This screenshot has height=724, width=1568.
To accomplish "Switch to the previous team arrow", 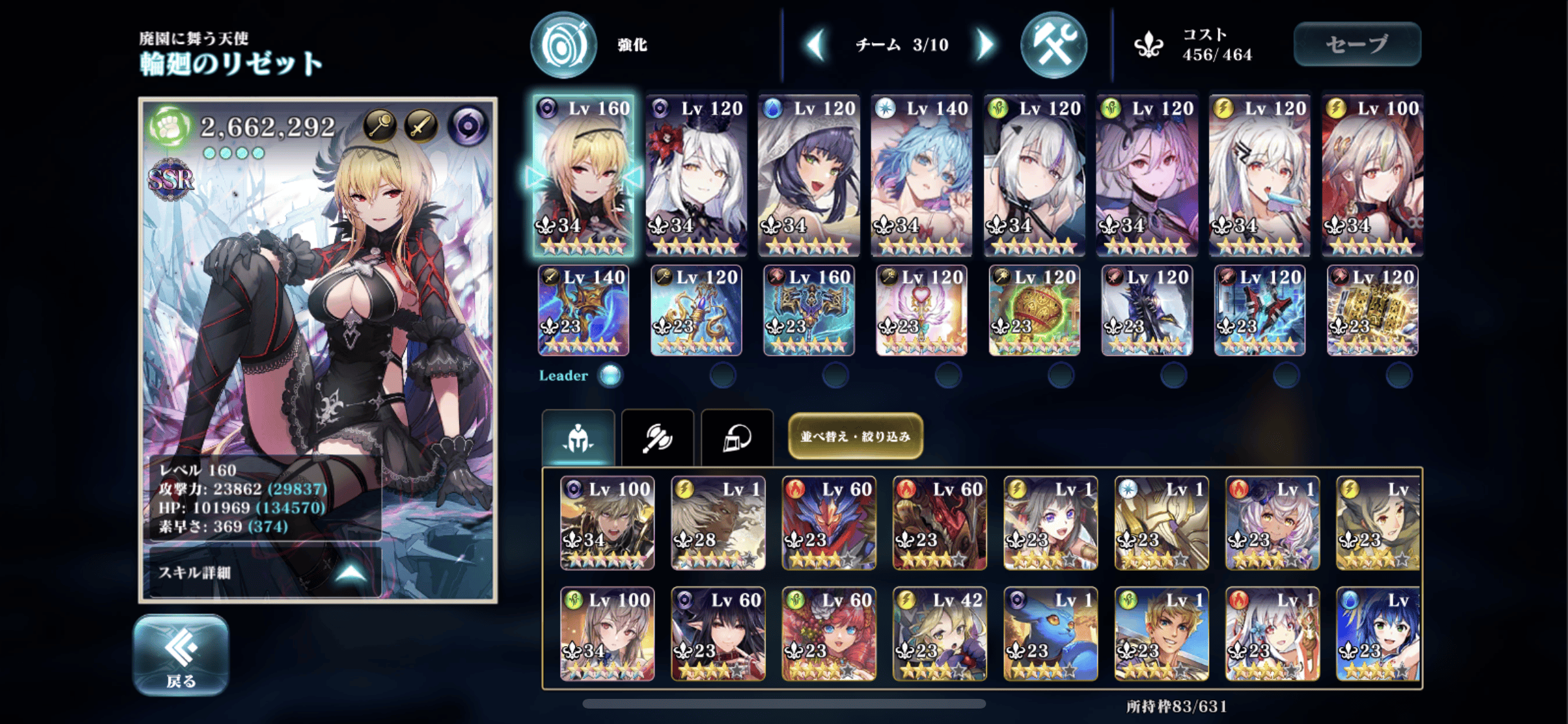I will 816,44.
